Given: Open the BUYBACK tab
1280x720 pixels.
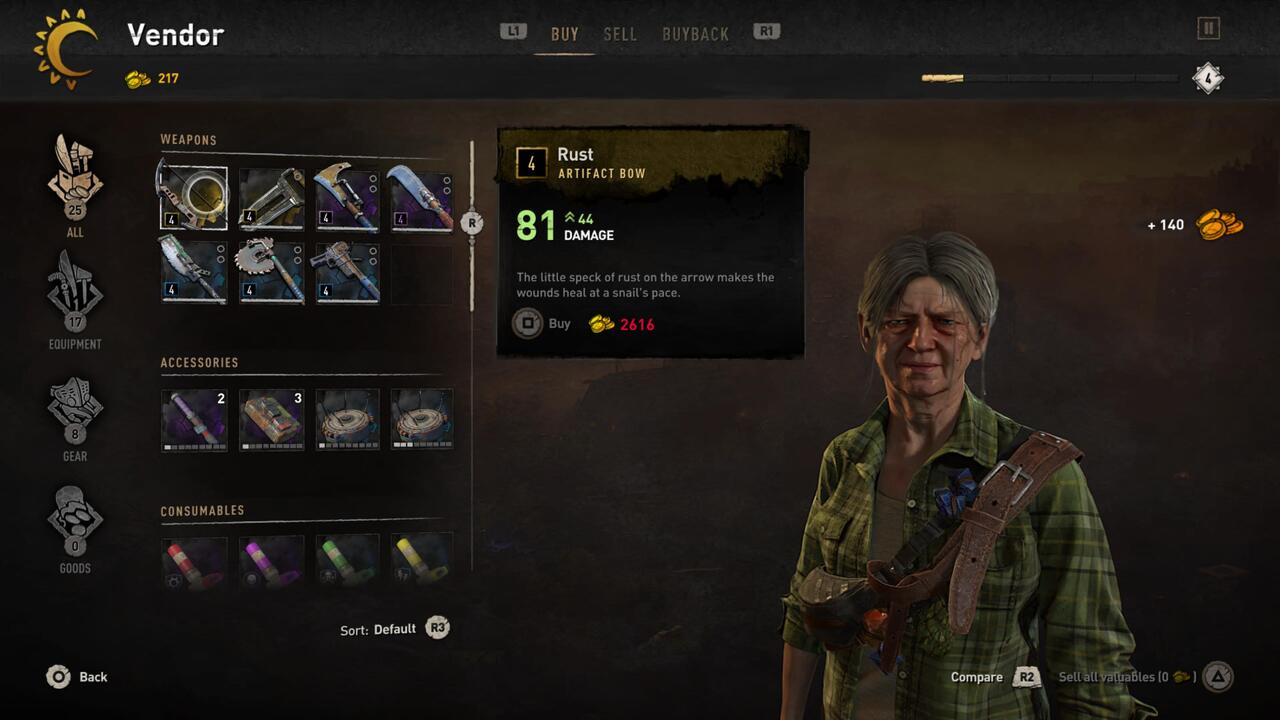Looking at the screenshot, I should [695, 34].
